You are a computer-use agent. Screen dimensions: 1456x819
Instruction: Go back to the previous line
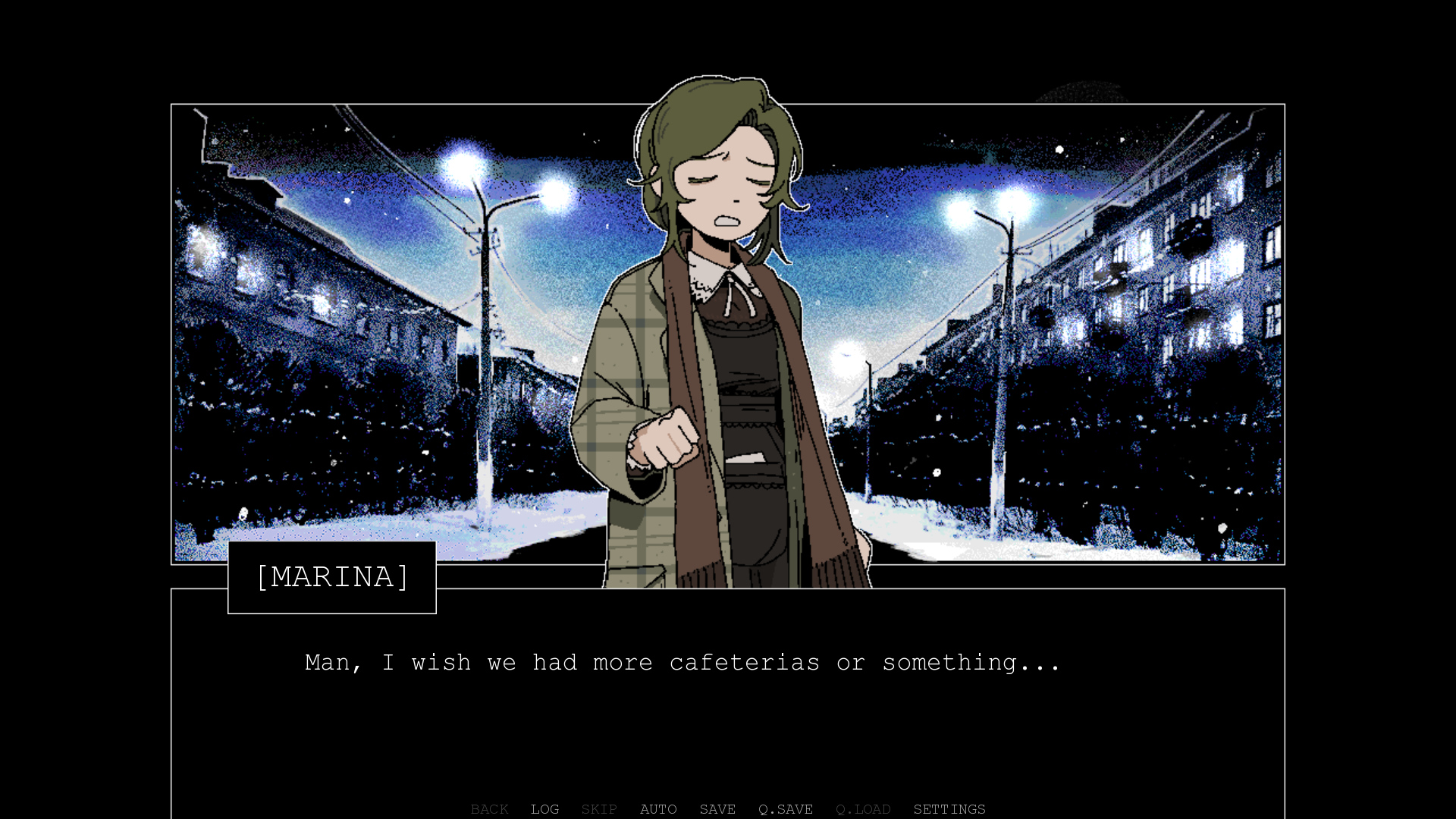pyautogui.click(x=489, y=809)
